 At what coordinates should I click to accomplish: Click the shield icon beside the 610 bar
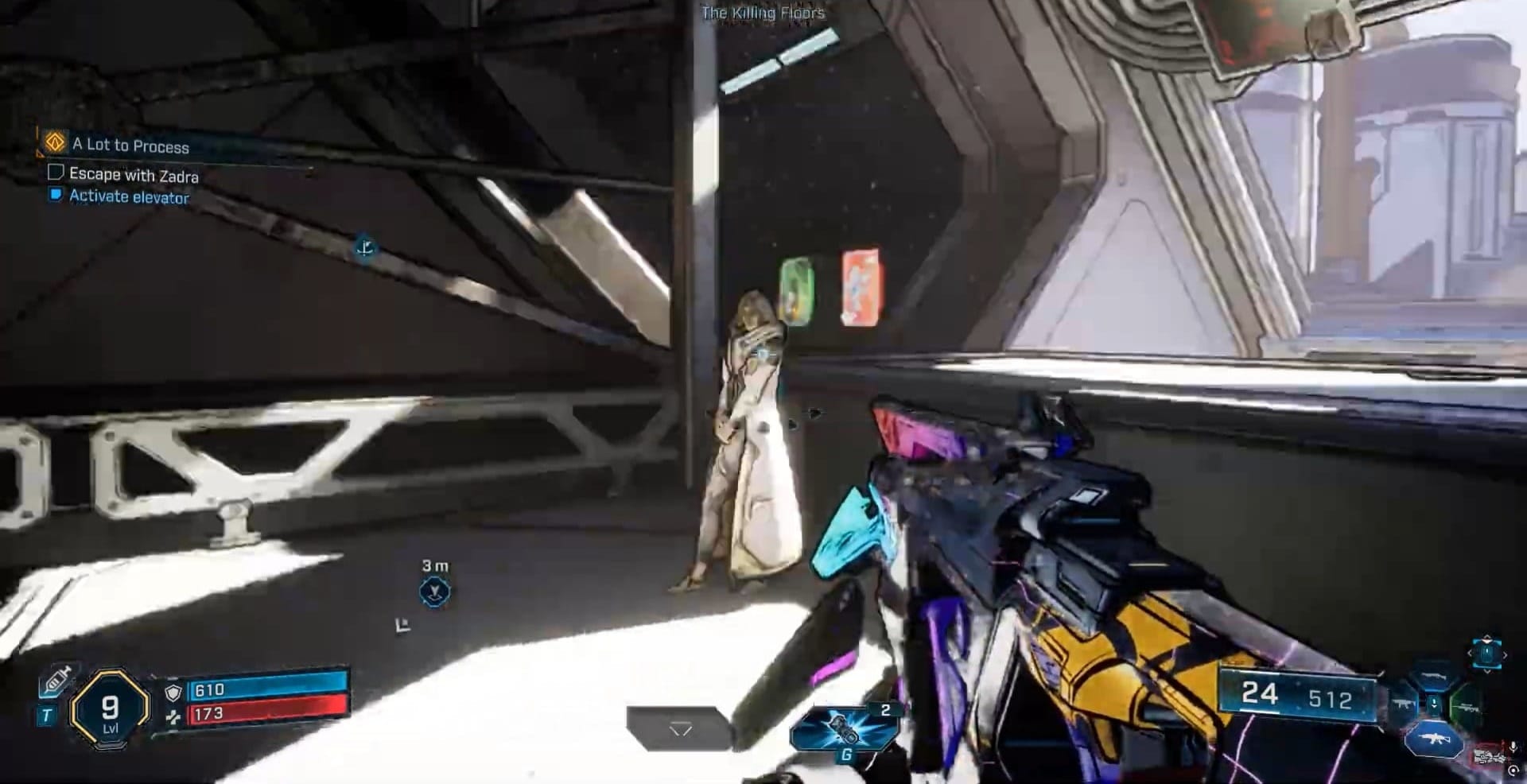[x=174, y=693]
